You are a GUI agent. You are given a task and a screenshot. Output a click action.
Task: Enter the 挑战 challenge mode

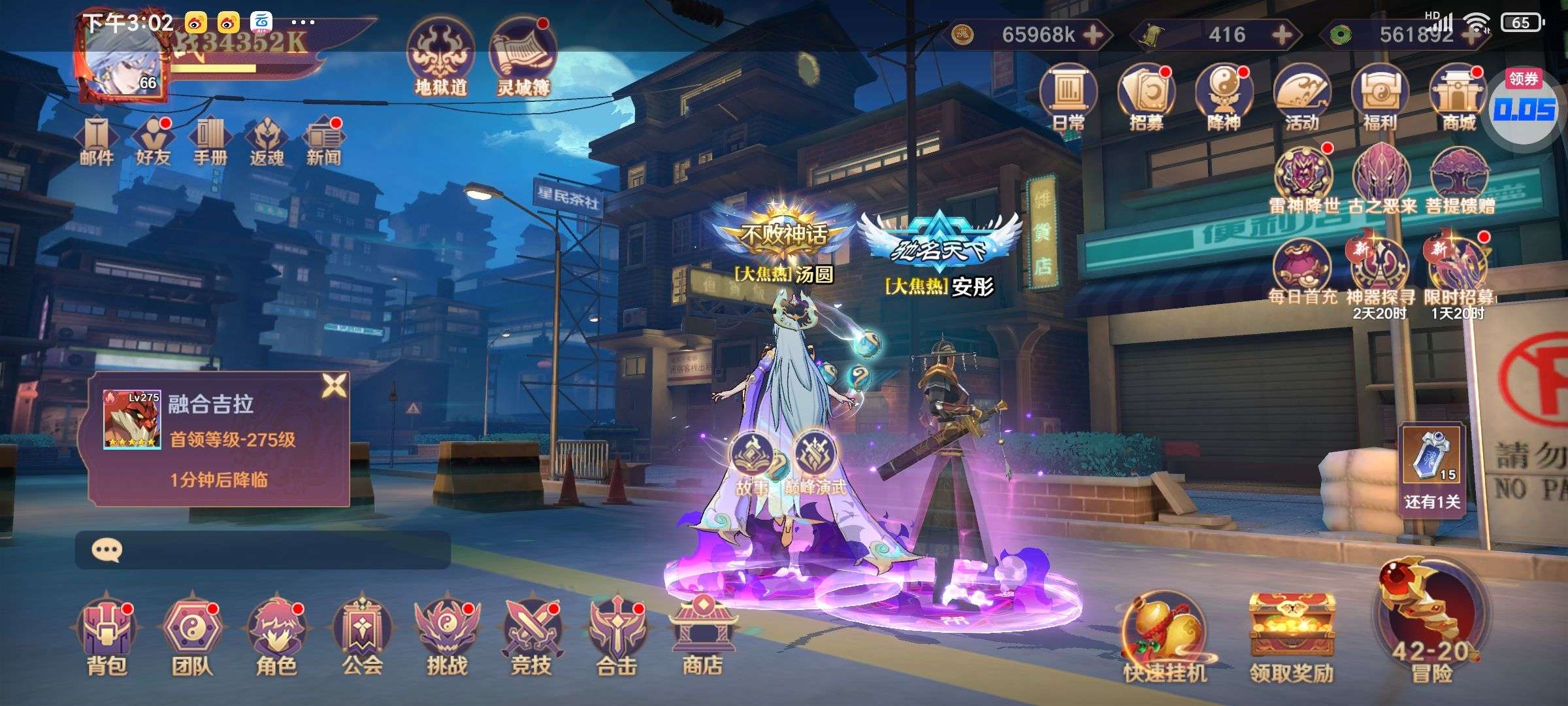[447, 635]
